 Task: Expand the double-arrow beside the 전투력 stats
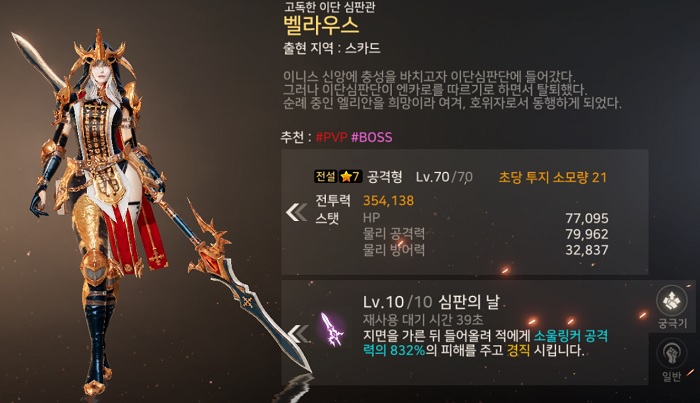coord(296,212)
